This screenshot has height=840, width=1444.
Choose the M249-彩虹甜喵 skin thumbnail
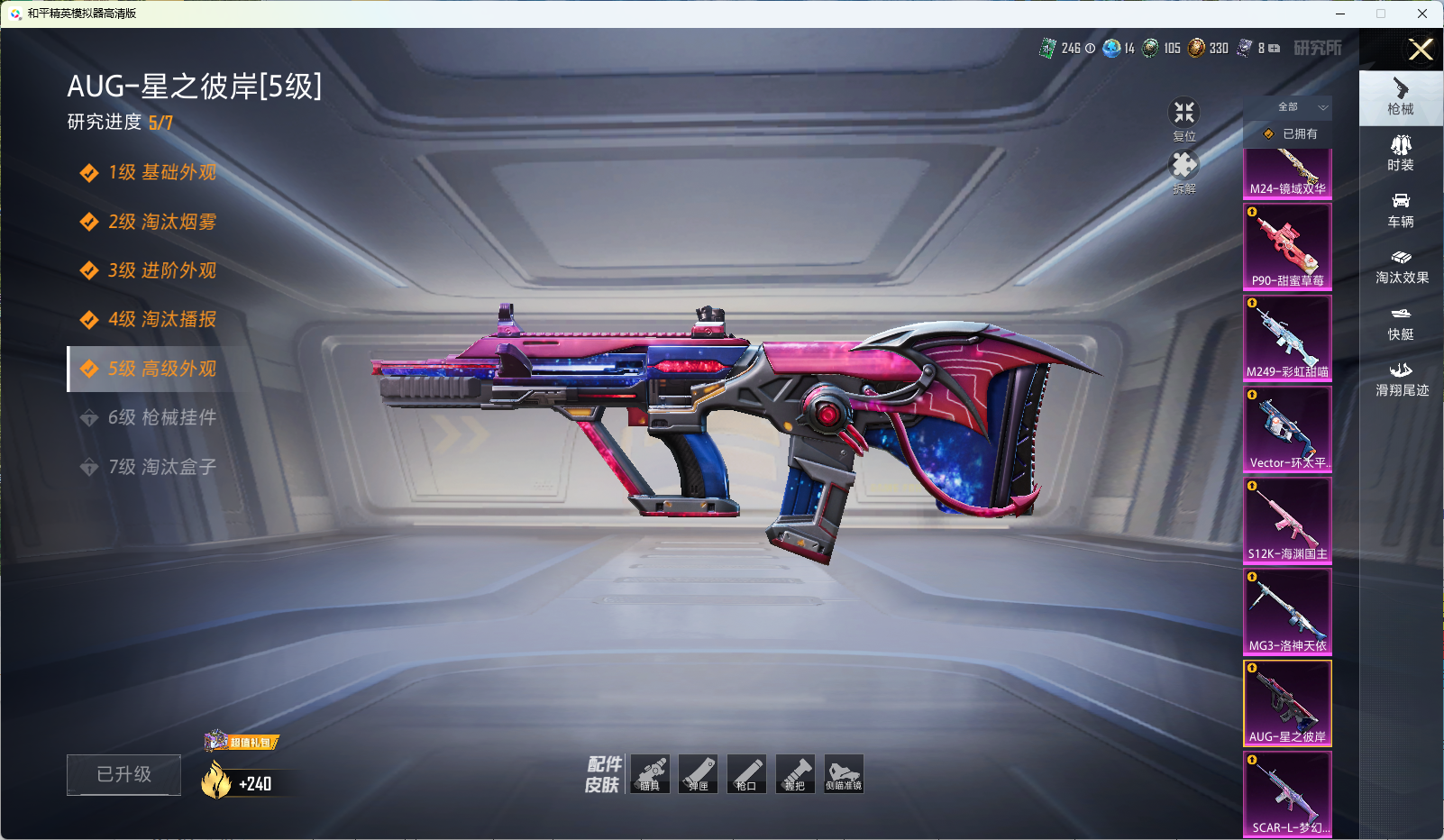tap(1287, 338)
